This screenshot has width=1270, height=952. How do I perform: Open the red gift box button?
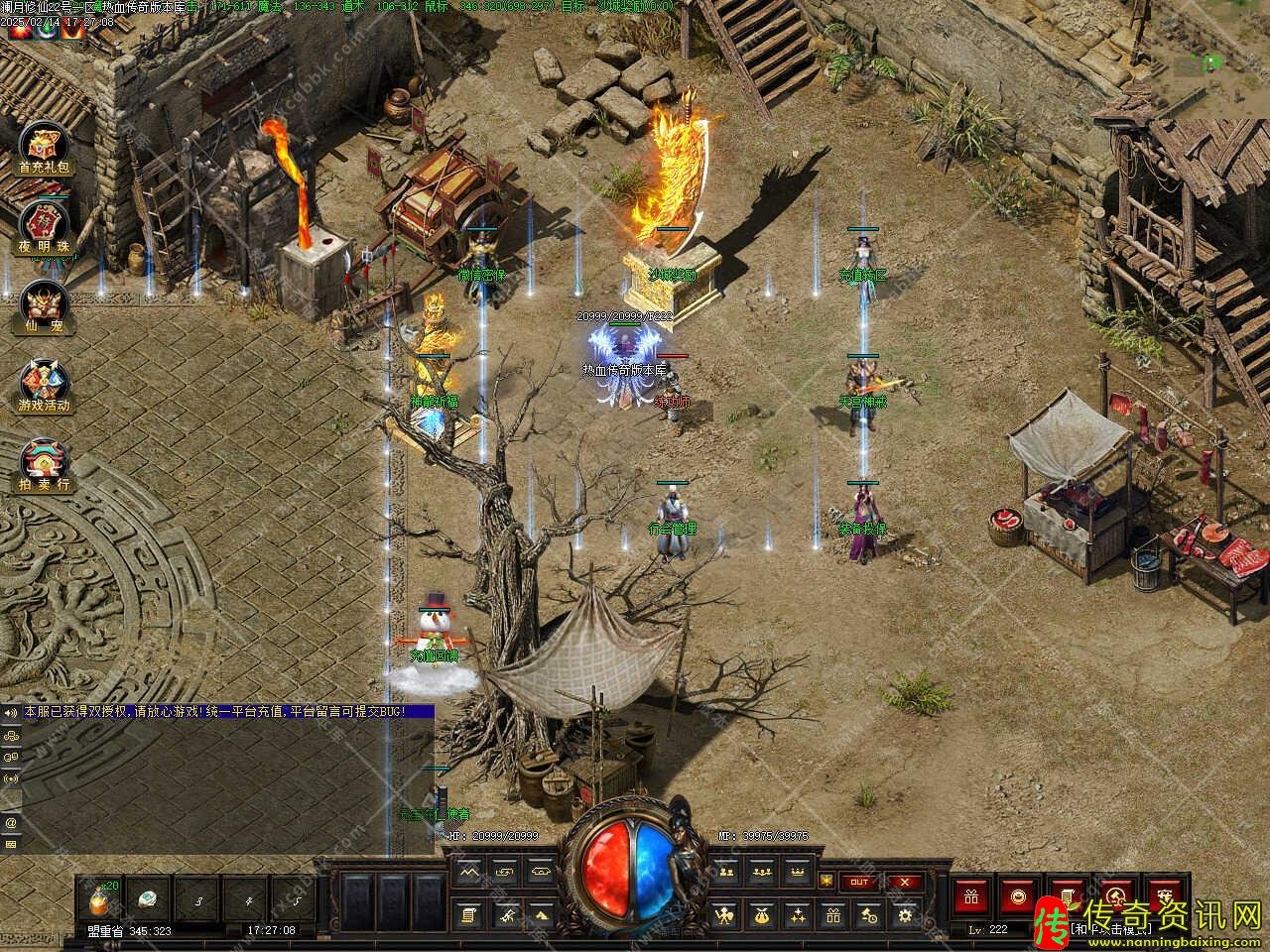point(969,897)
